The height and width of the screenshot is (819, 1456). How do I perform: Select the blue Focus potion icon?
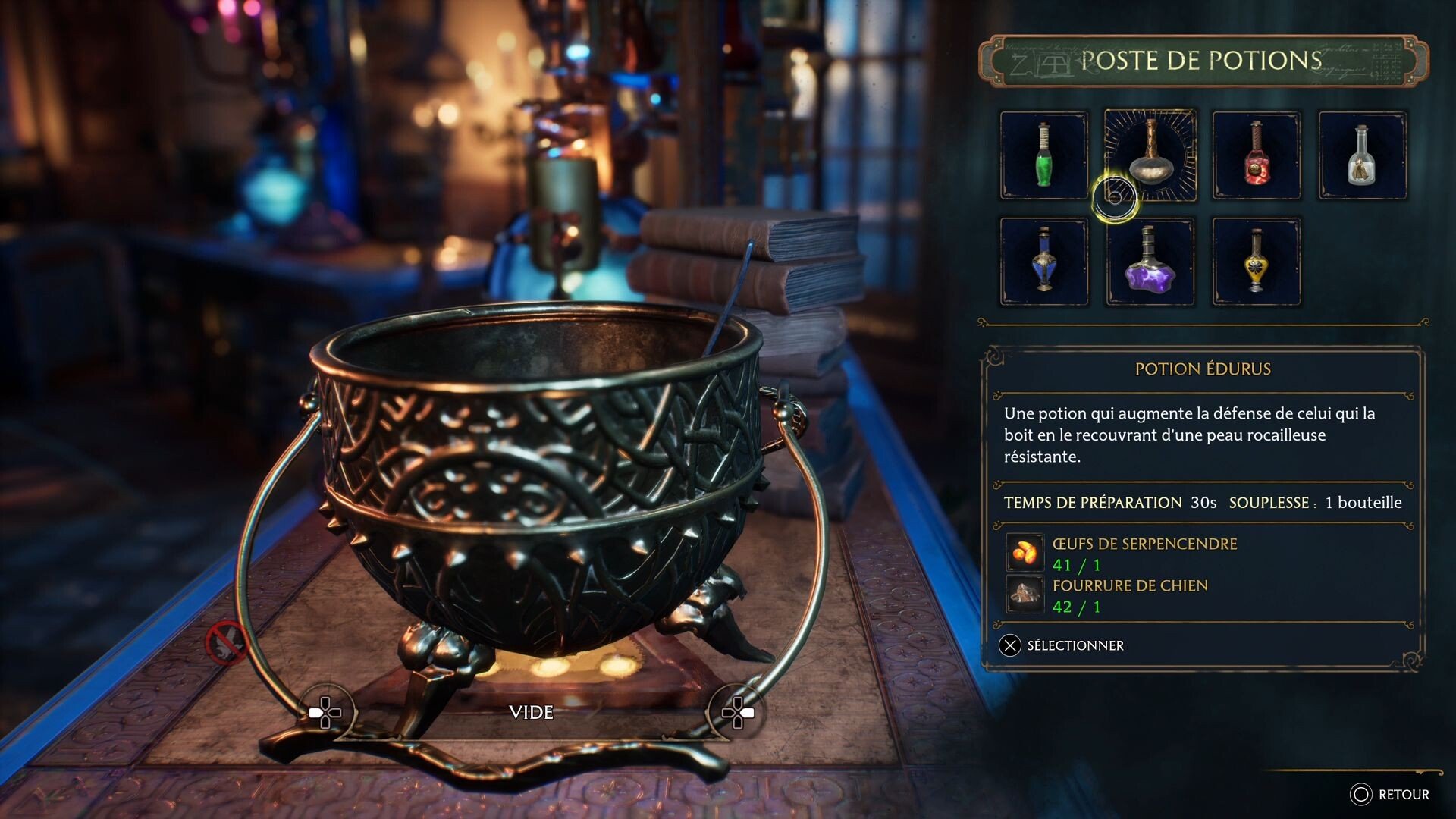[x=1043, y=262]
